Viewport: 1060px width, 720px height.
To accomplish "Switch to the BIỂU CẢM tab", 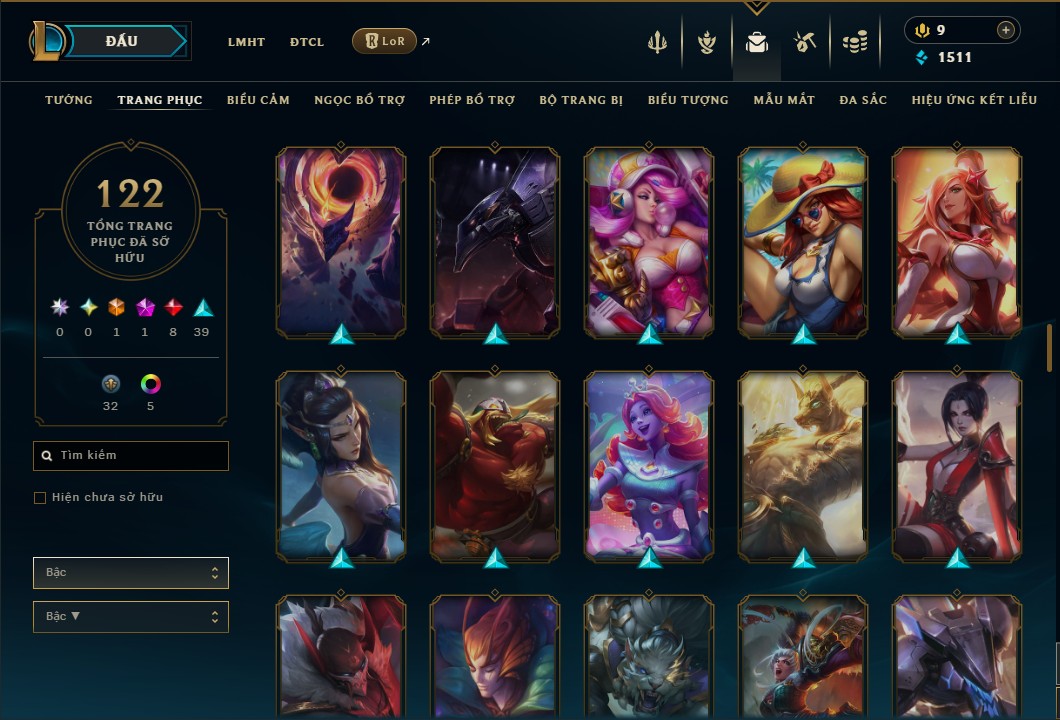I will coord(258,100).
